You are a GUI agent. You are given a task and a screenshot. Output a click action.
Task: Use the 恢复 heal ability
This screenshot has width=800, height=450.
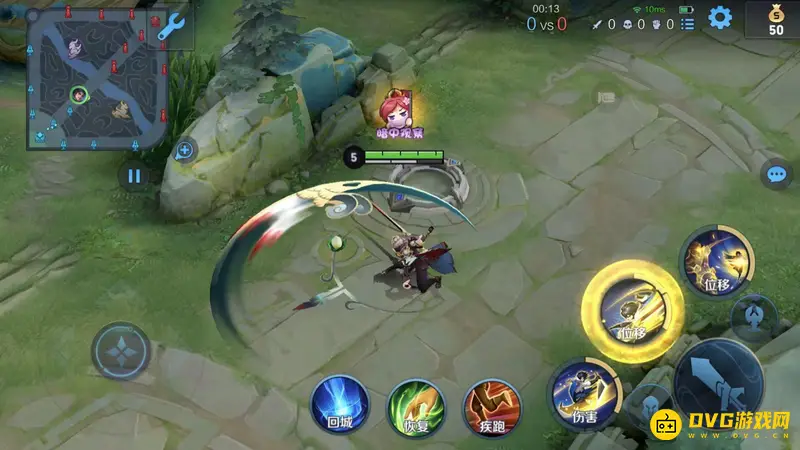pos(414,404)
